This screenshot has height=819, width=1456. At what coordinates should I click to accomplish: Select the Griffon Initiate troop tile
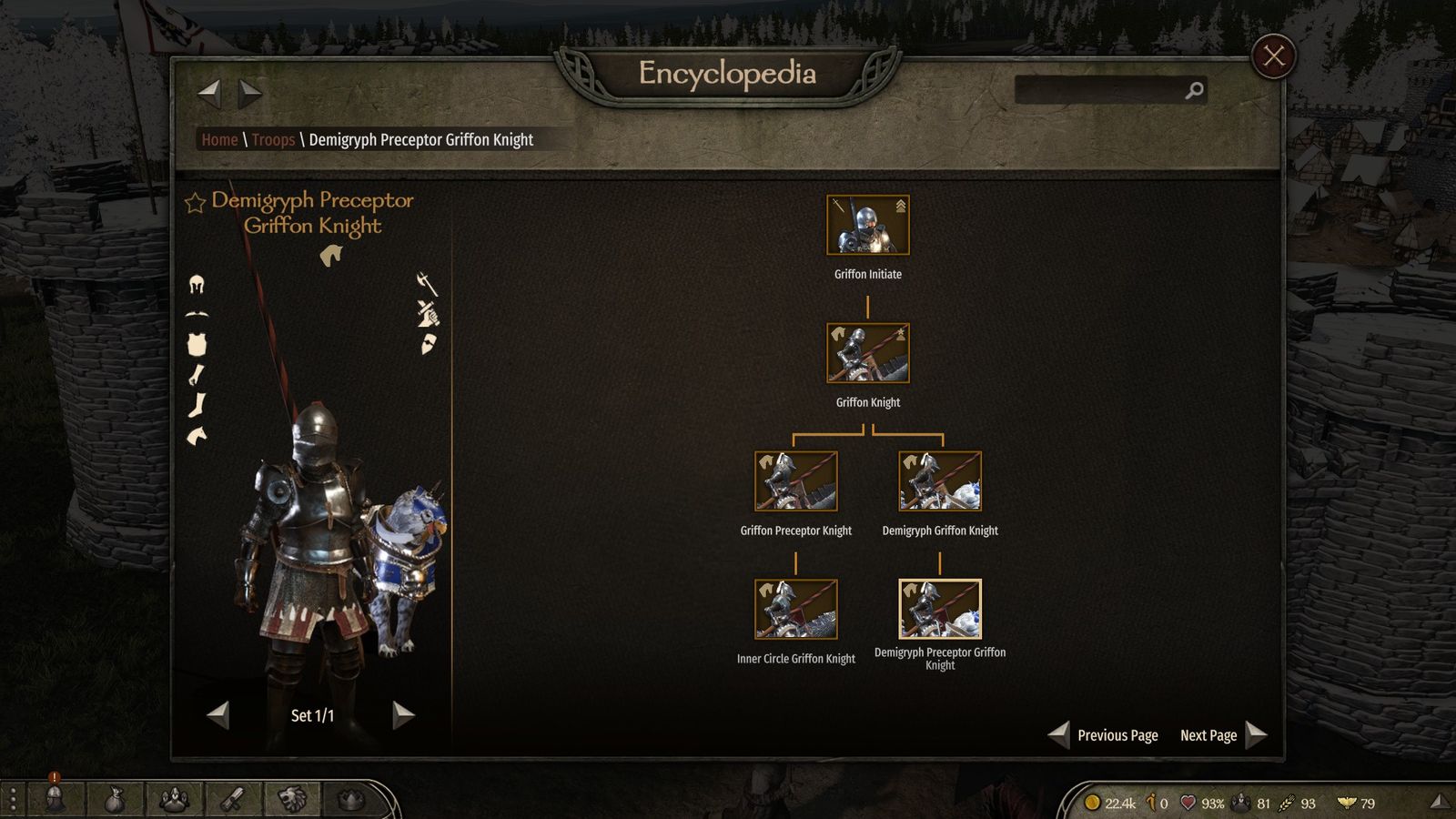coord(867,226)
